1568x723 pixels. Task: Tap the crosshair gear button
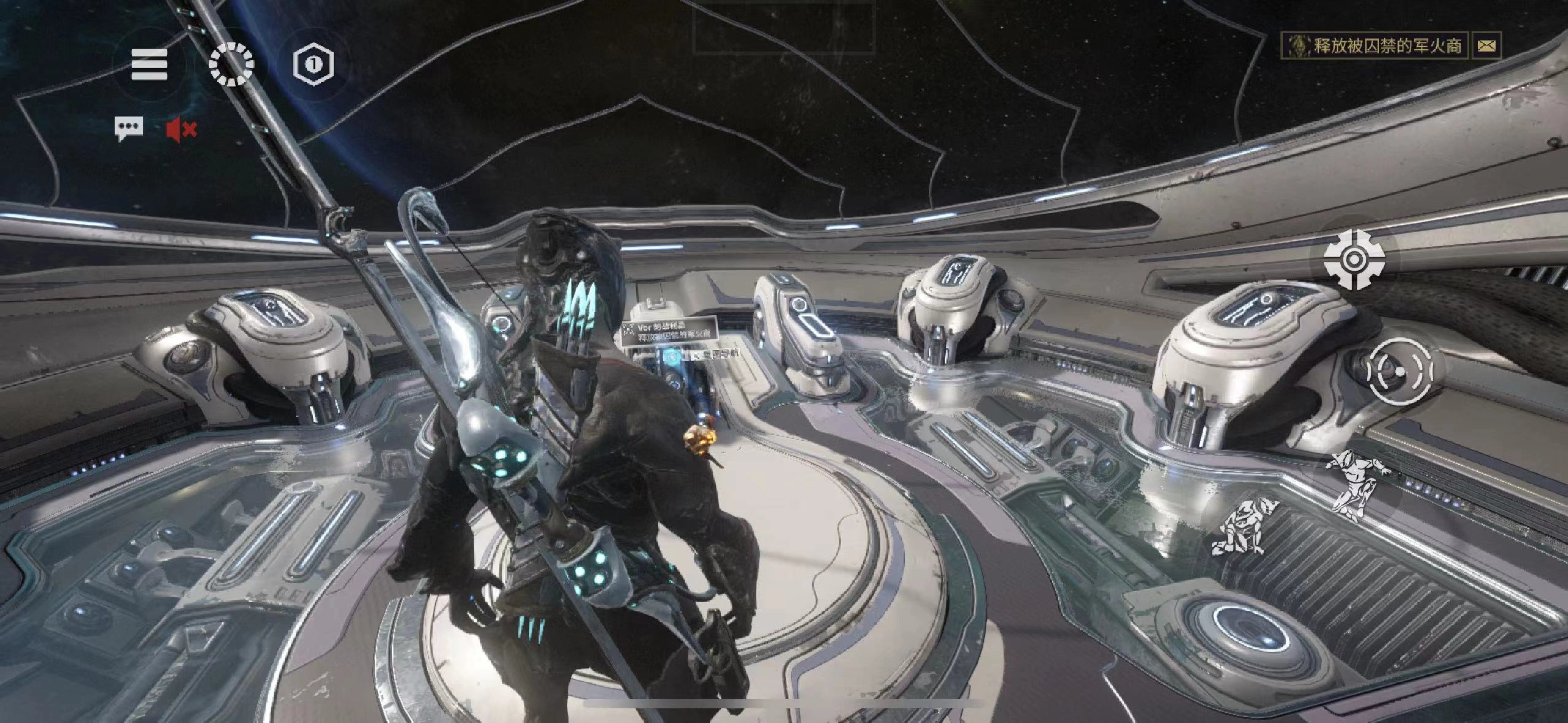point(1353,260)
